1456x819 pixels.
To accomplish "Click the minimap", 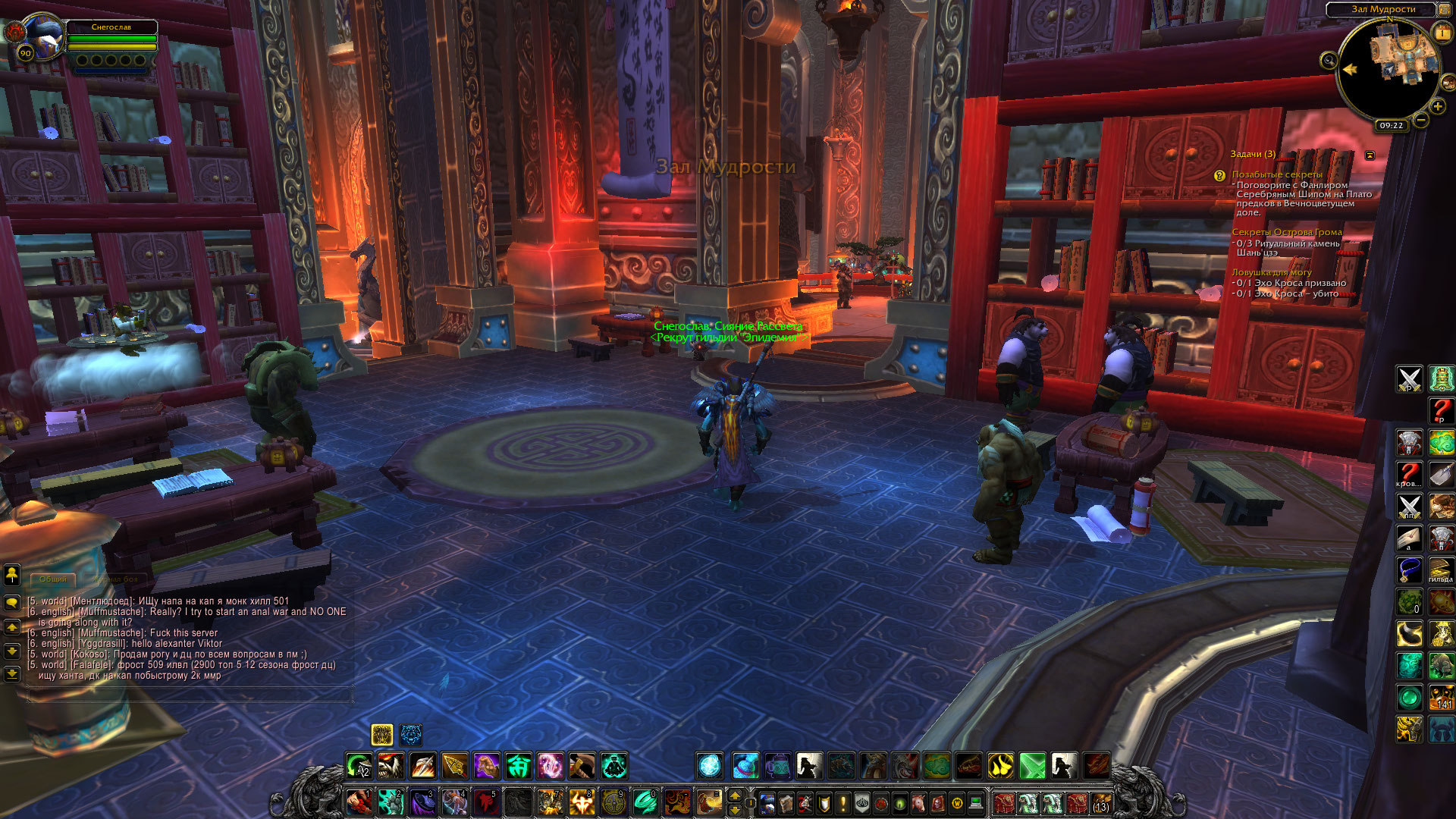I will tap(1389, 71).
